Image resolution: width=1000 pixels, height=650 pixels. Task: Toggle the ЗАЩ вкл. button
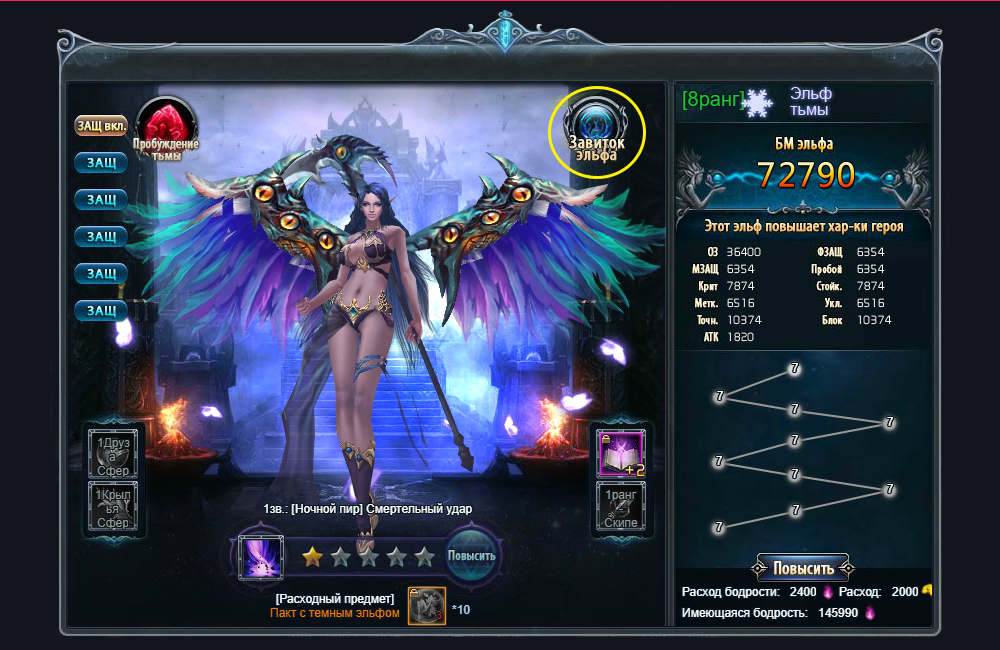pos(100,126)
